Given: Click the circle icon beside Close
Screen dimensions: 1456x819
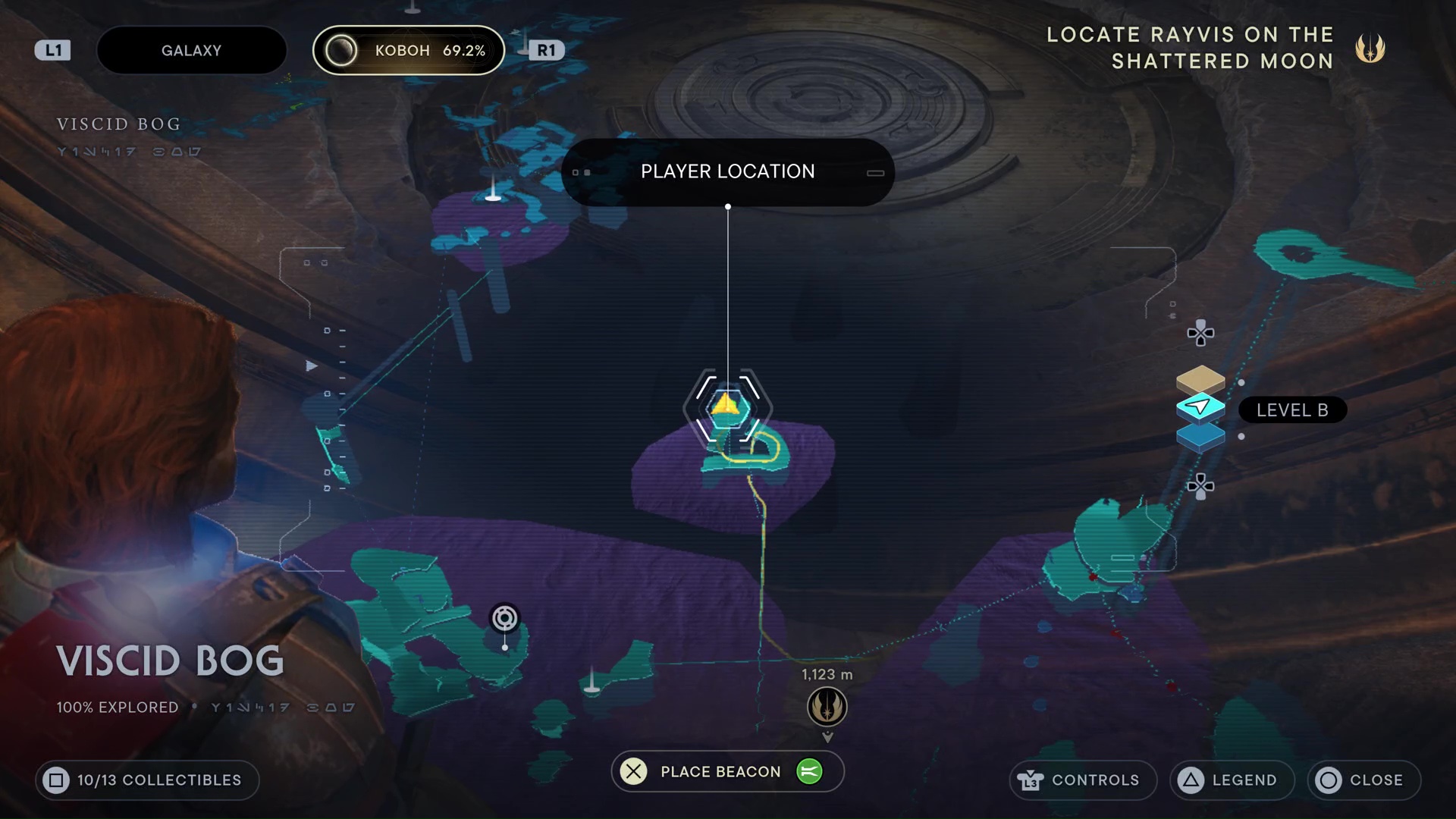Looking at the screenshot, I should click(x=1329, y=780).
